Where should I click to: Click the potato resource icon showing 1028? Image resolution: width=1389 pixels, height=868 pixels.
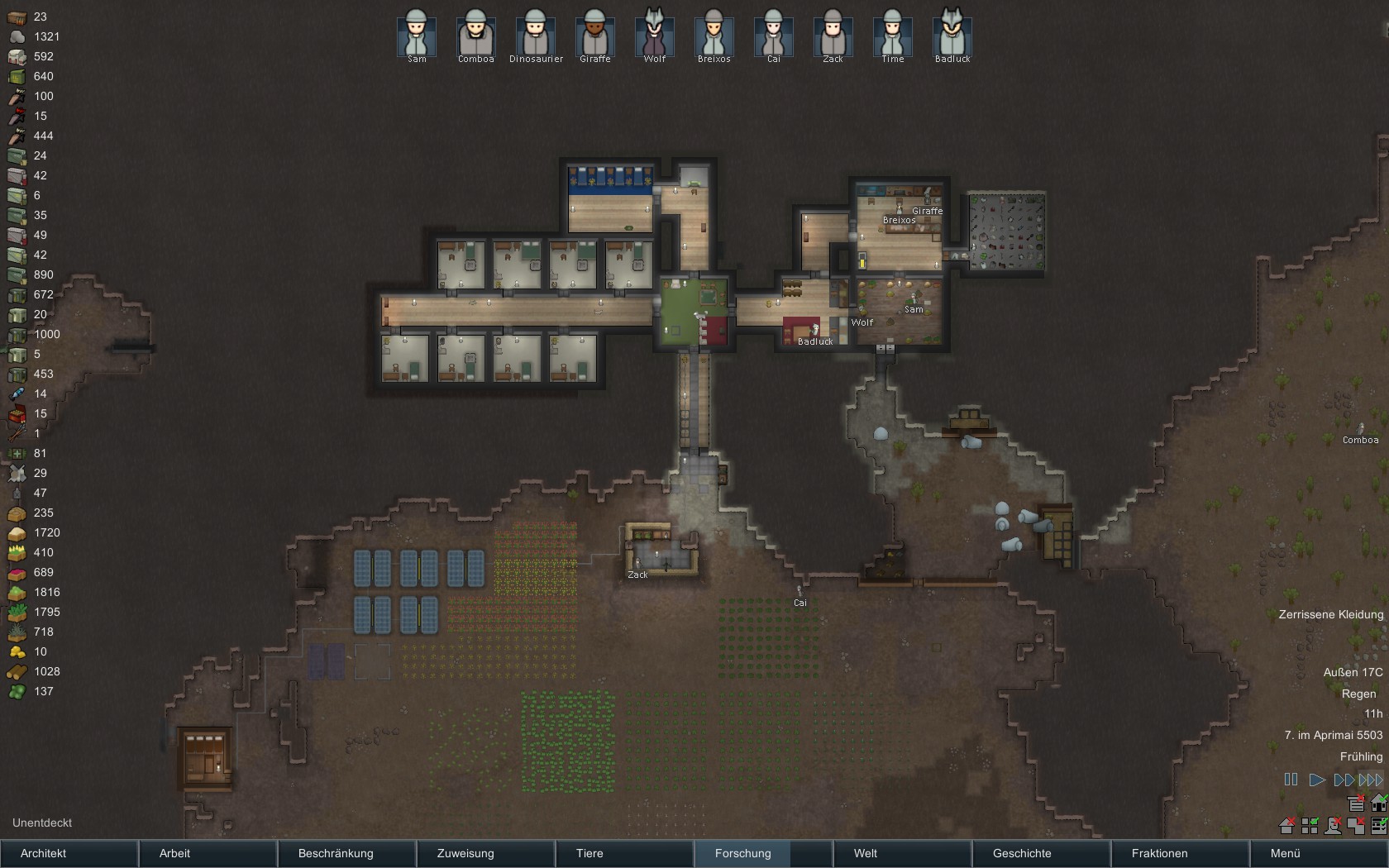(16, 671)
